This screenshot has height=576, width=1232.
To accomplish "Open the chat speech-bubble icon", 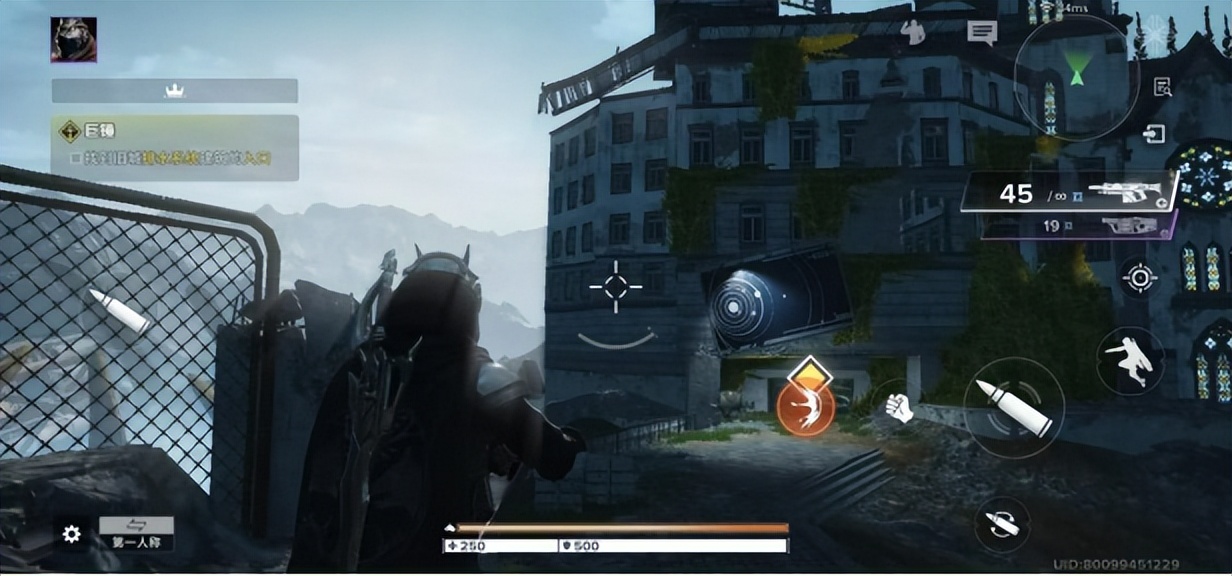I will point(982,33).
